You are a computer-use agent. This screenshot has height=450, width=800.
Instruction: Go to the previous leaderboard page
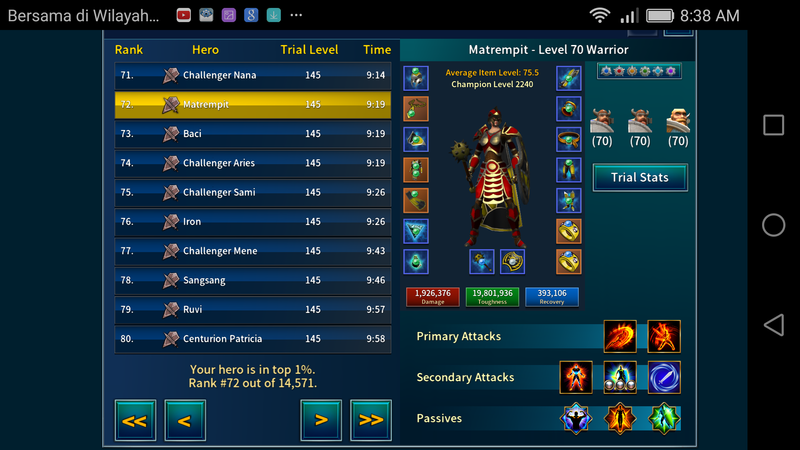(x=185, y=420)
